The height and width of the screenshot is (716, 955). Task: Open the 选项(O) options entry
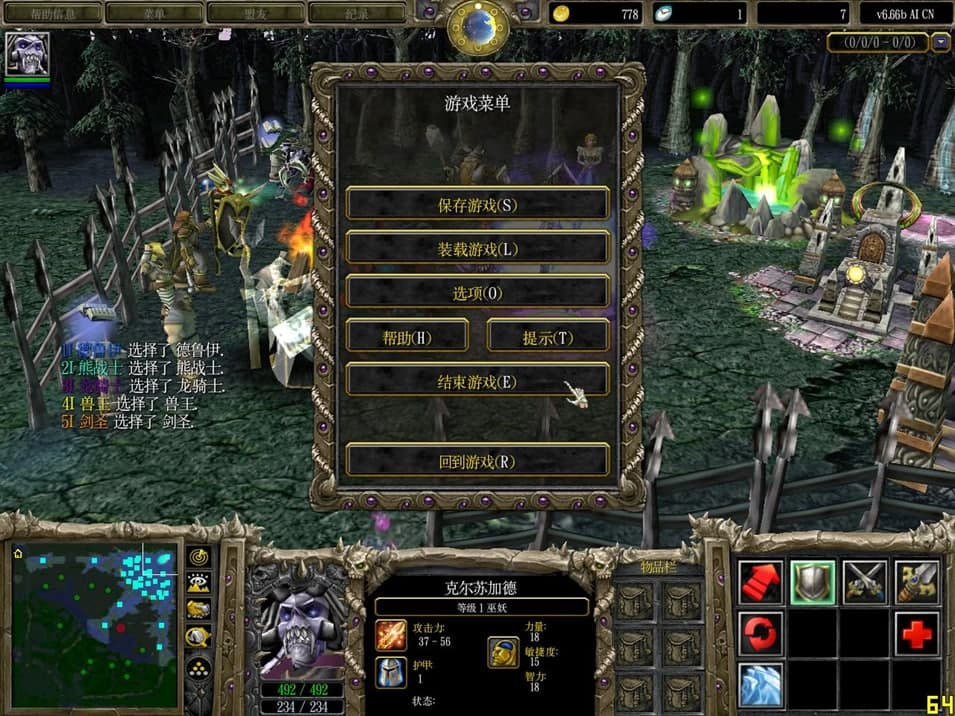[x=477, y=292]
